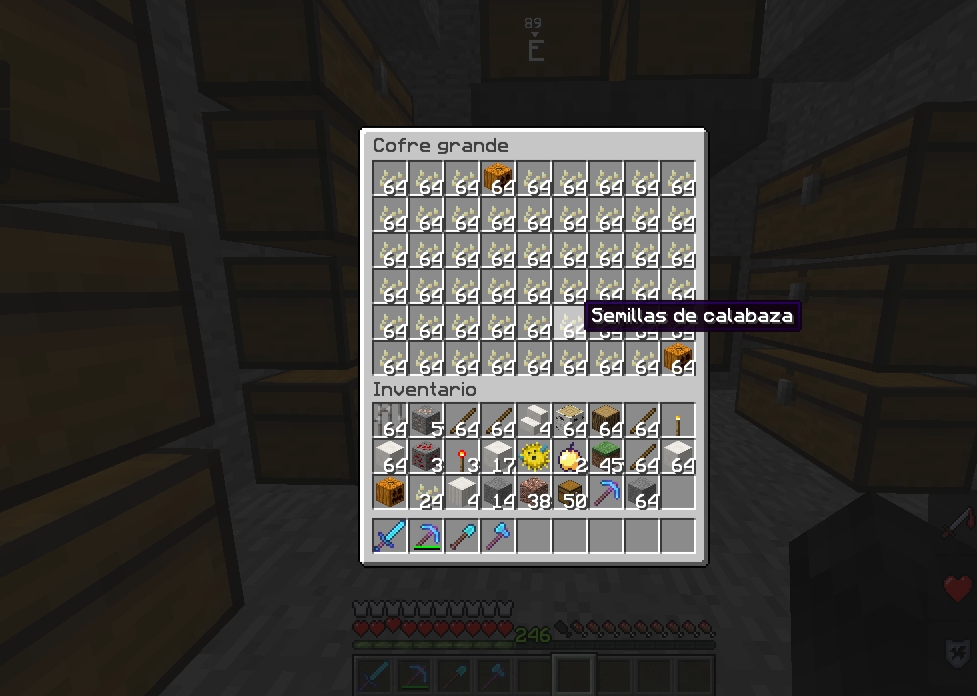Pick up the white slab stack of 4
The width and height of the screenshot is (977, 696).
tap(534, 421)
